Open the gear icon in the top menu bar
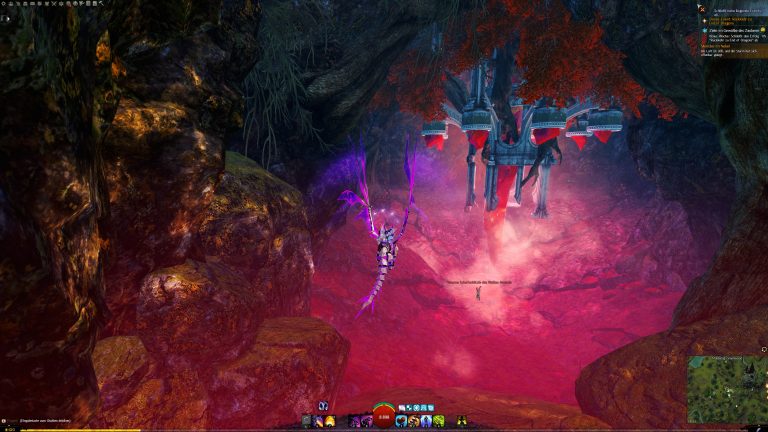 click(x=4, y=3)
